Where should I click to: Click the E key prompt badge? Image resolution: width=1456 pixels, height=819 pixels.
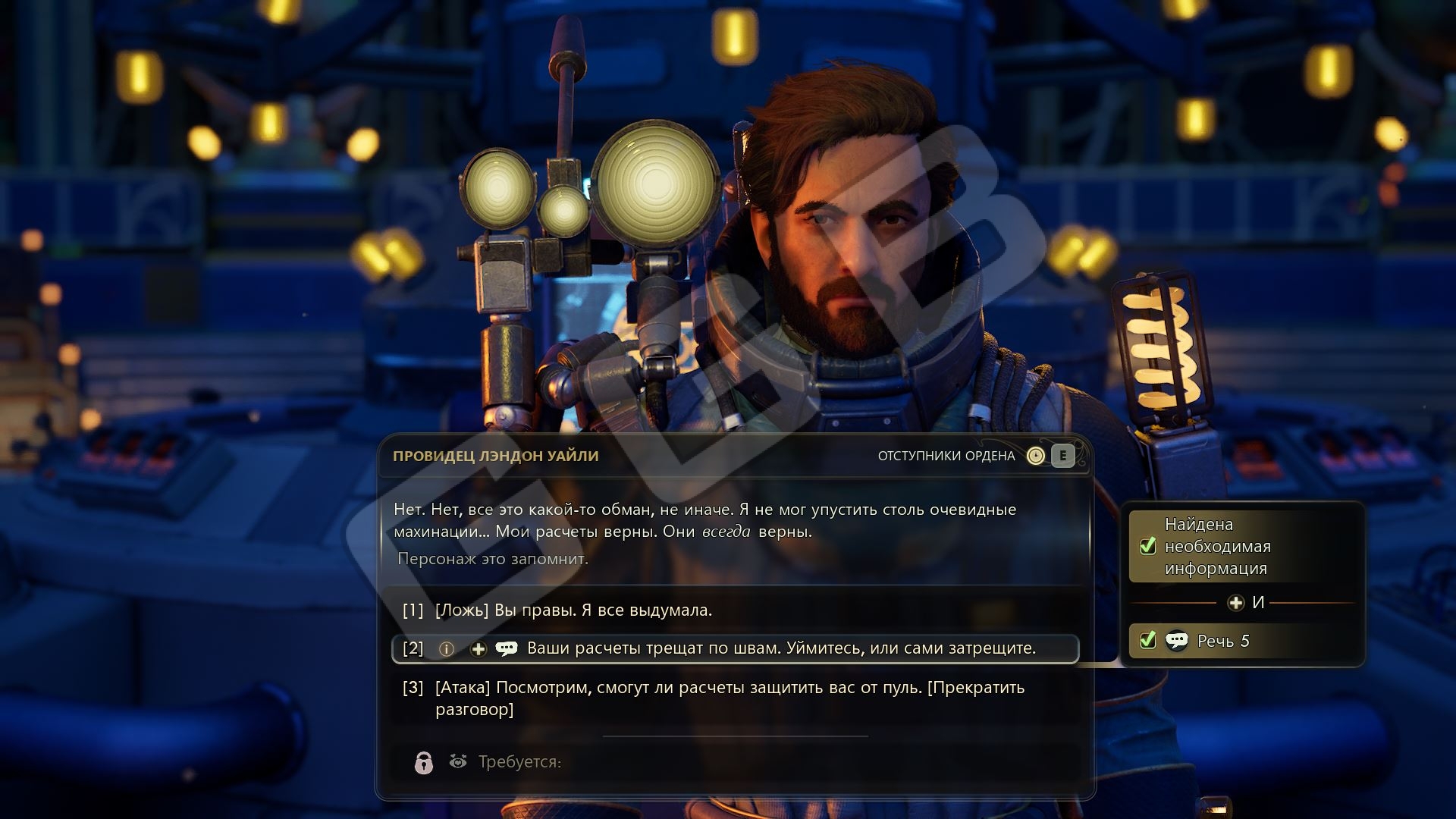(1062, 456)
